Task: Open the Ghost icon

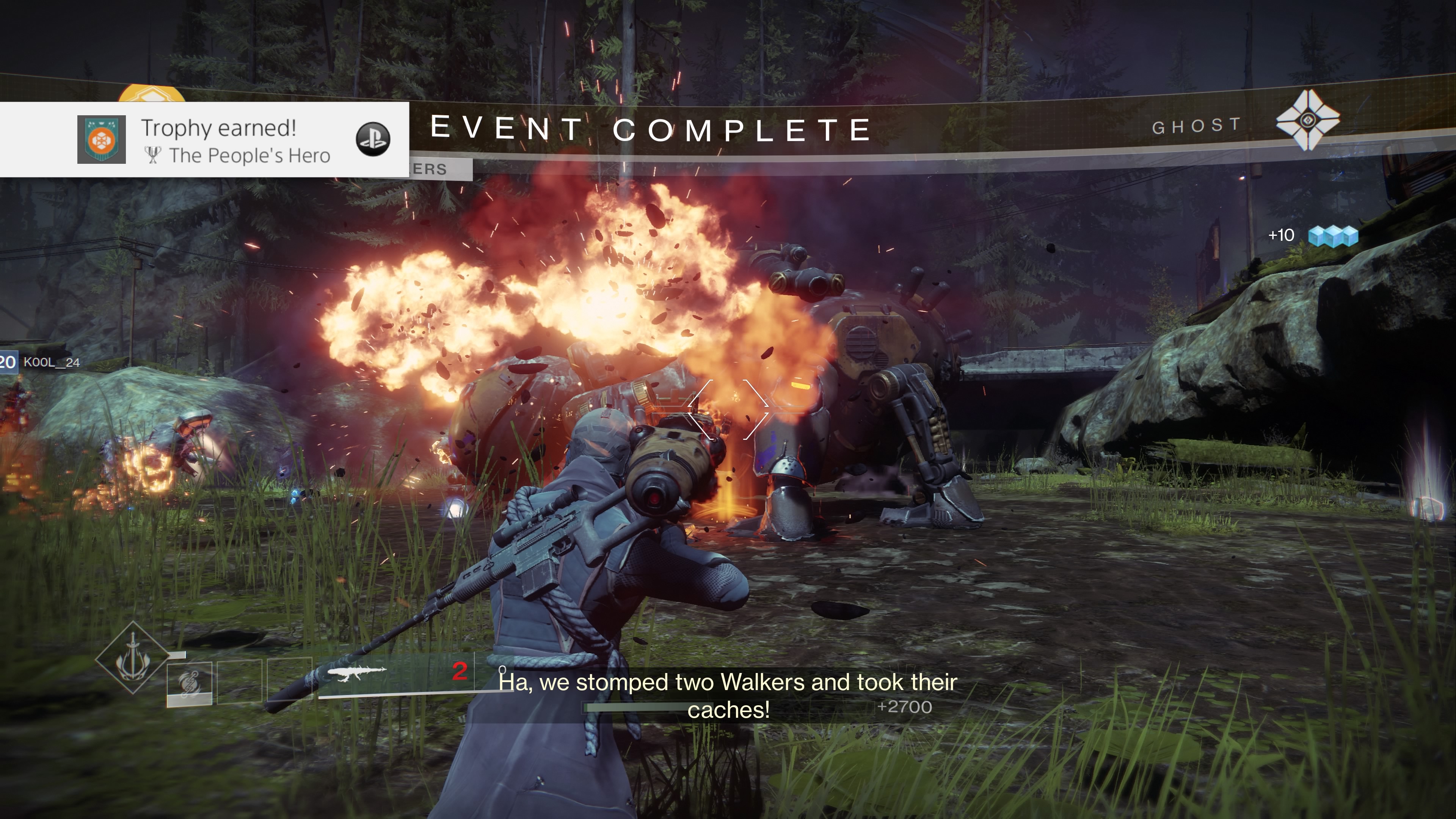Action: (1307, 121)
